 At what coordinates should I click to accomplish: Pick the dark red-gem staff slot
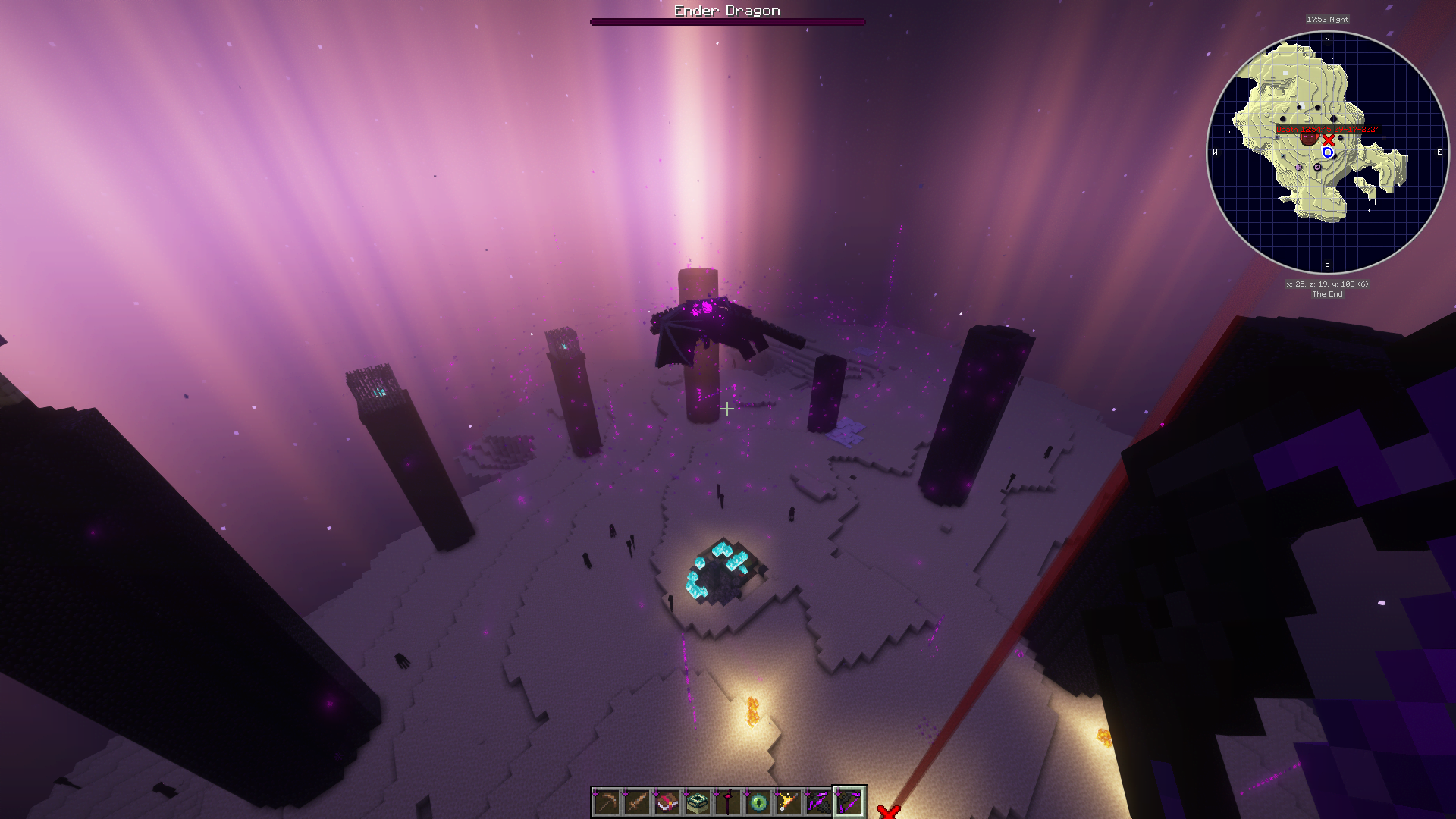(728, 802)
